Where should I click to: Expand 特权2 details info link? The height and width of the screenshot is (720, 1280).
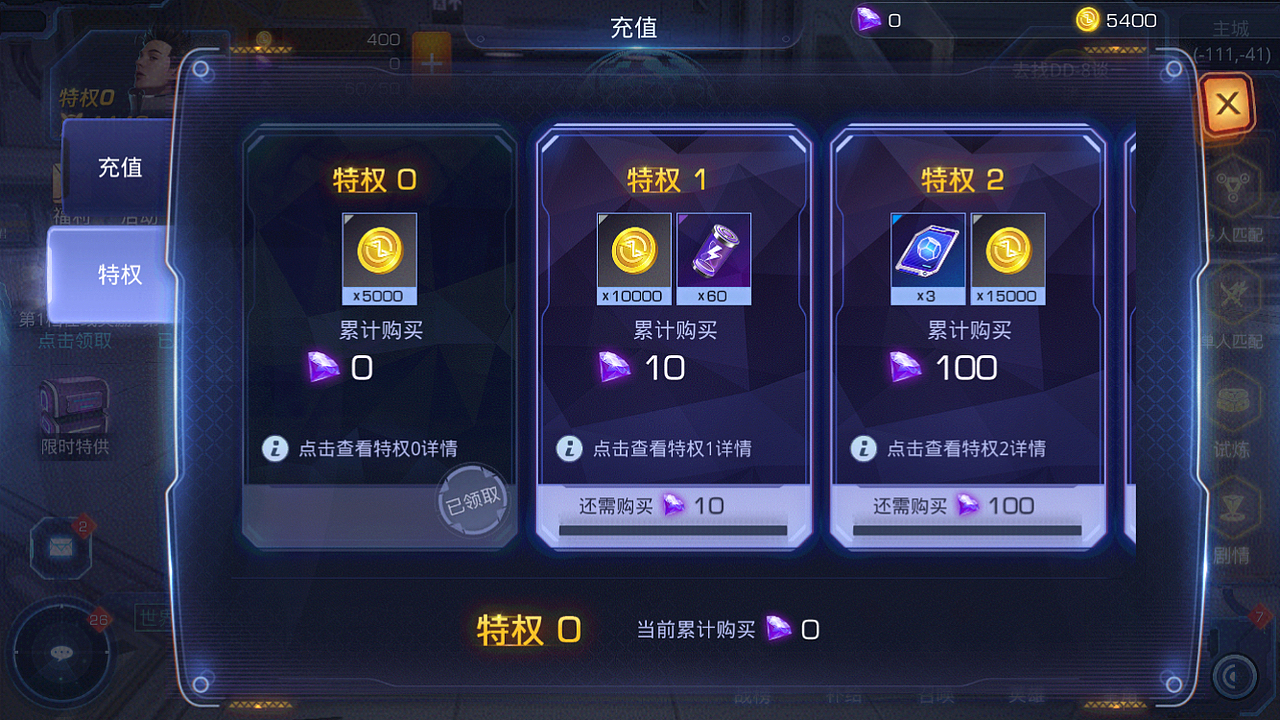pyautogui.click(x=864, y=448)
